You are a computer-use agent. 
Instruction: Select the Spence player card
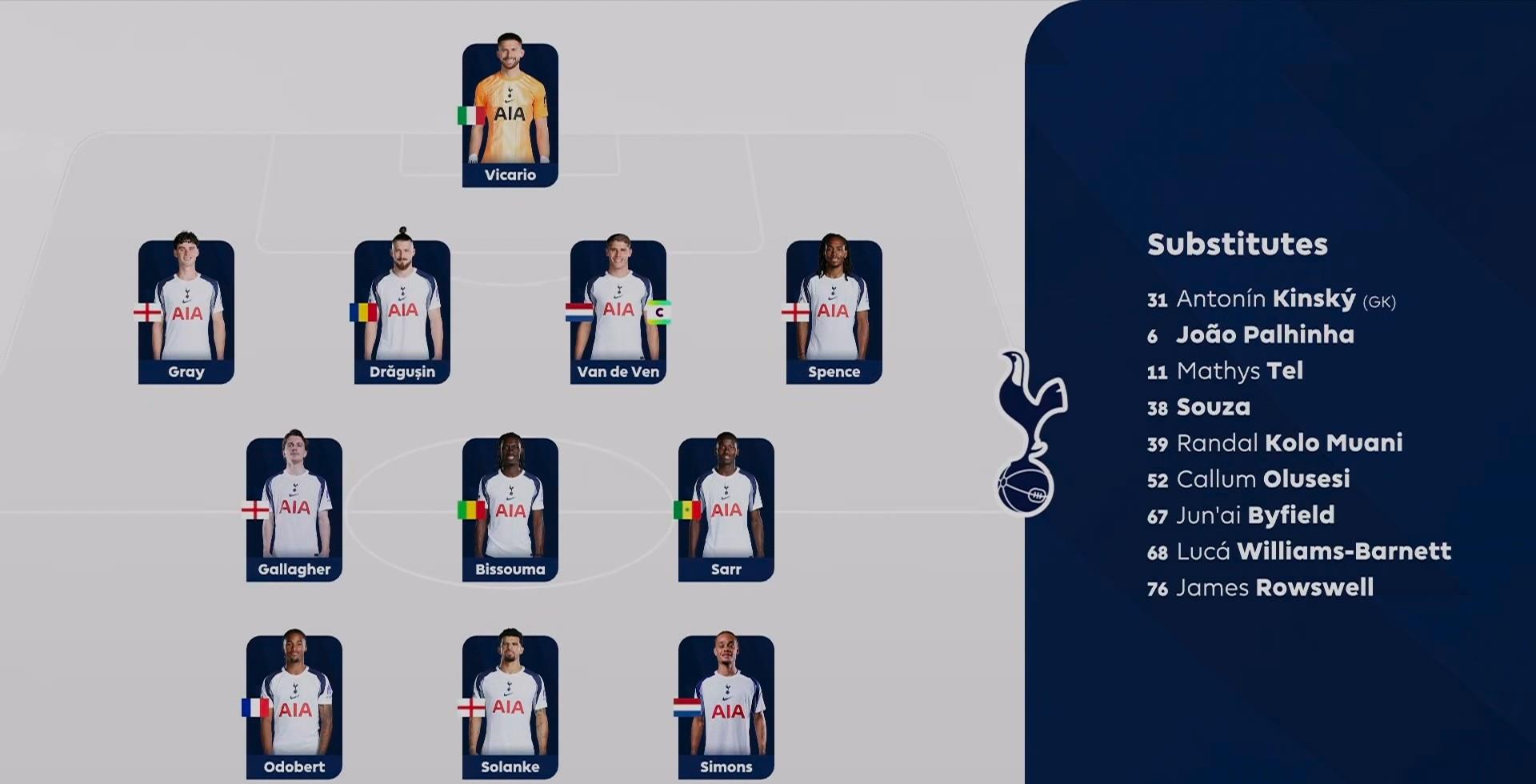(834, 312)
